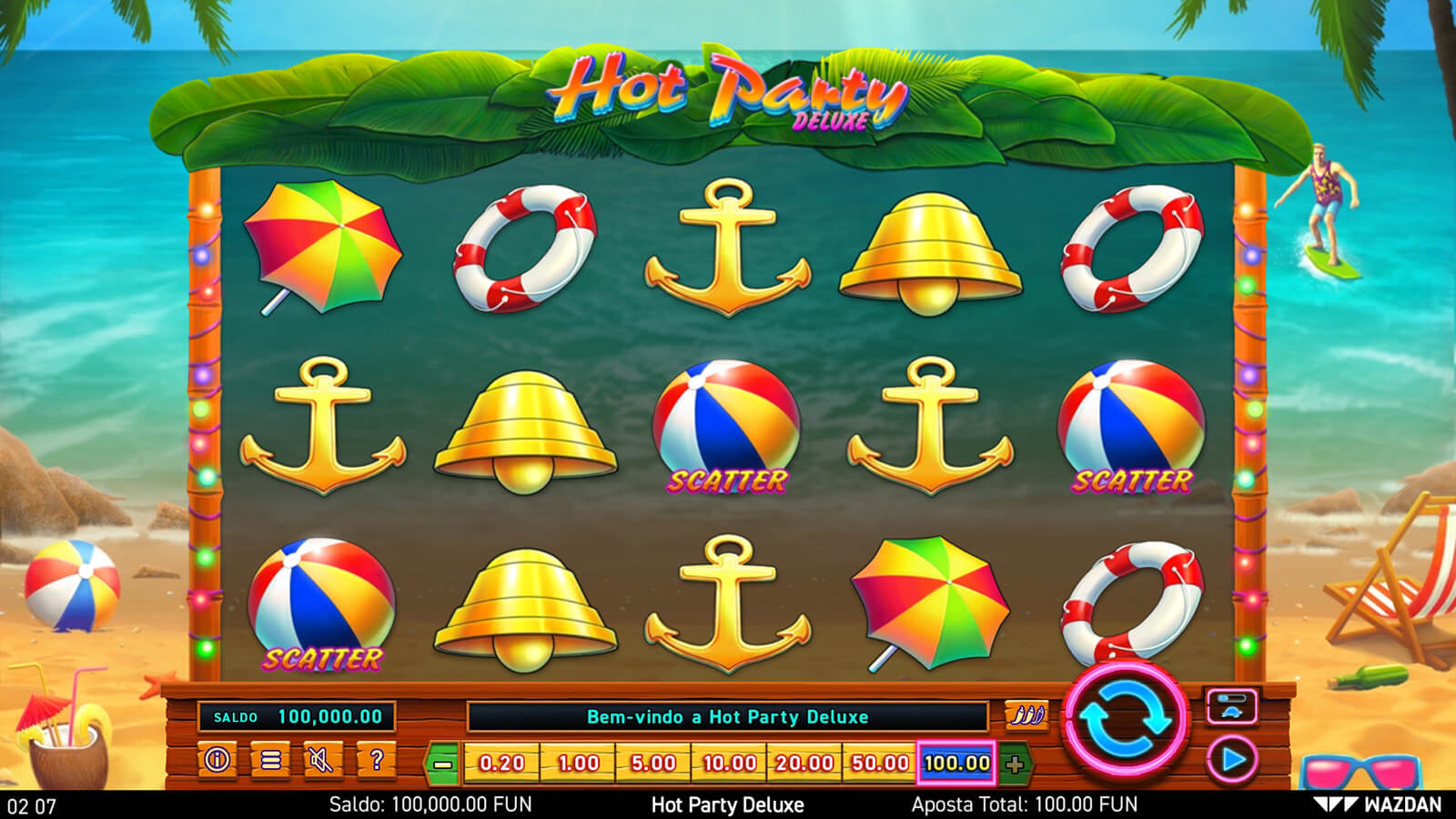Open the hamburger menu button
The image size is (1456, 819).
click(x=270, y=760)
